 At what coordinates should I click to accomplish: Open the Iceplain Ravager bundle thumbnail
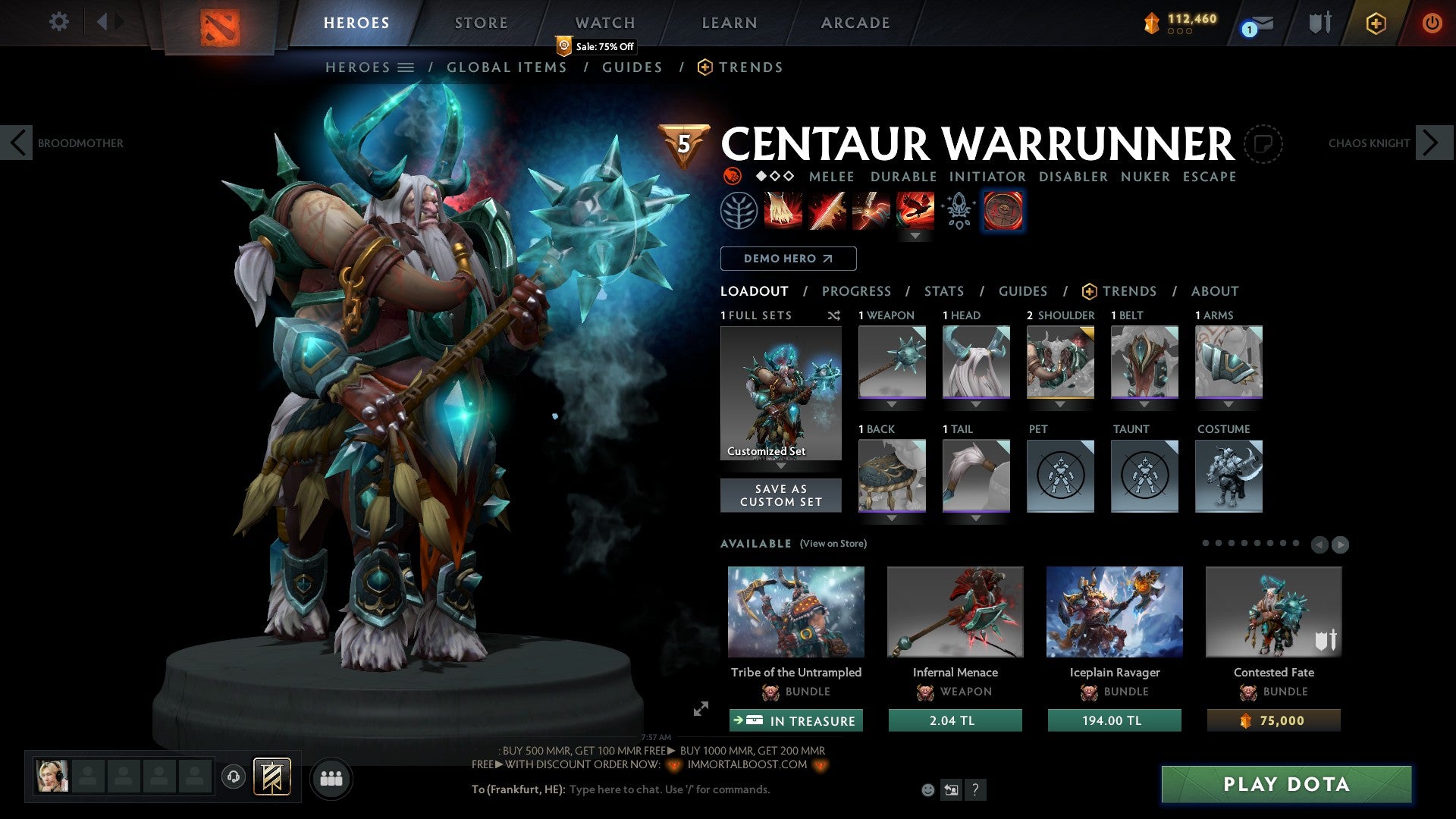pyautogui.click(x=1114, y=611)
